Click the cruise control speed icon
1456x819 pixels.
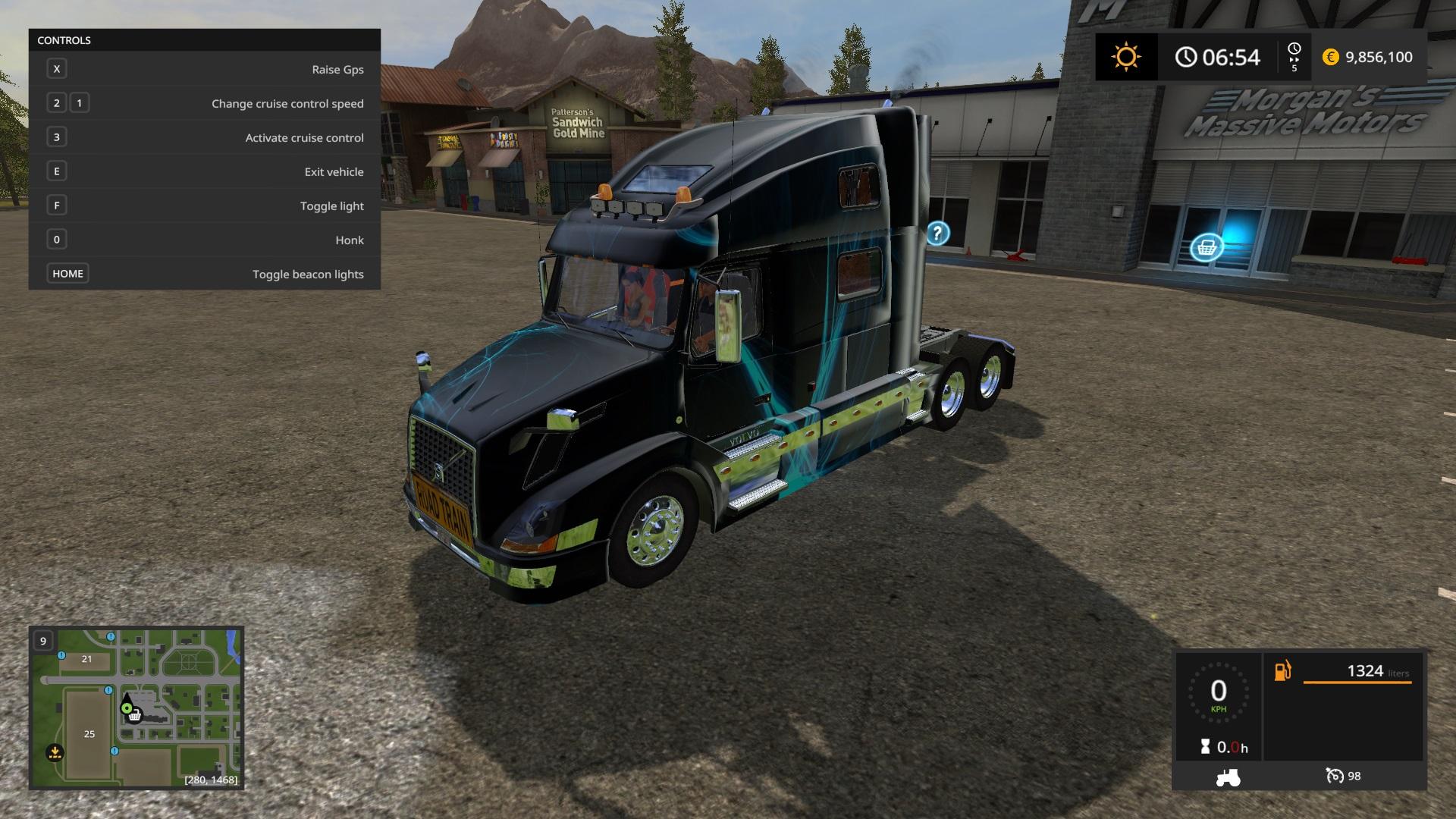1334,776
